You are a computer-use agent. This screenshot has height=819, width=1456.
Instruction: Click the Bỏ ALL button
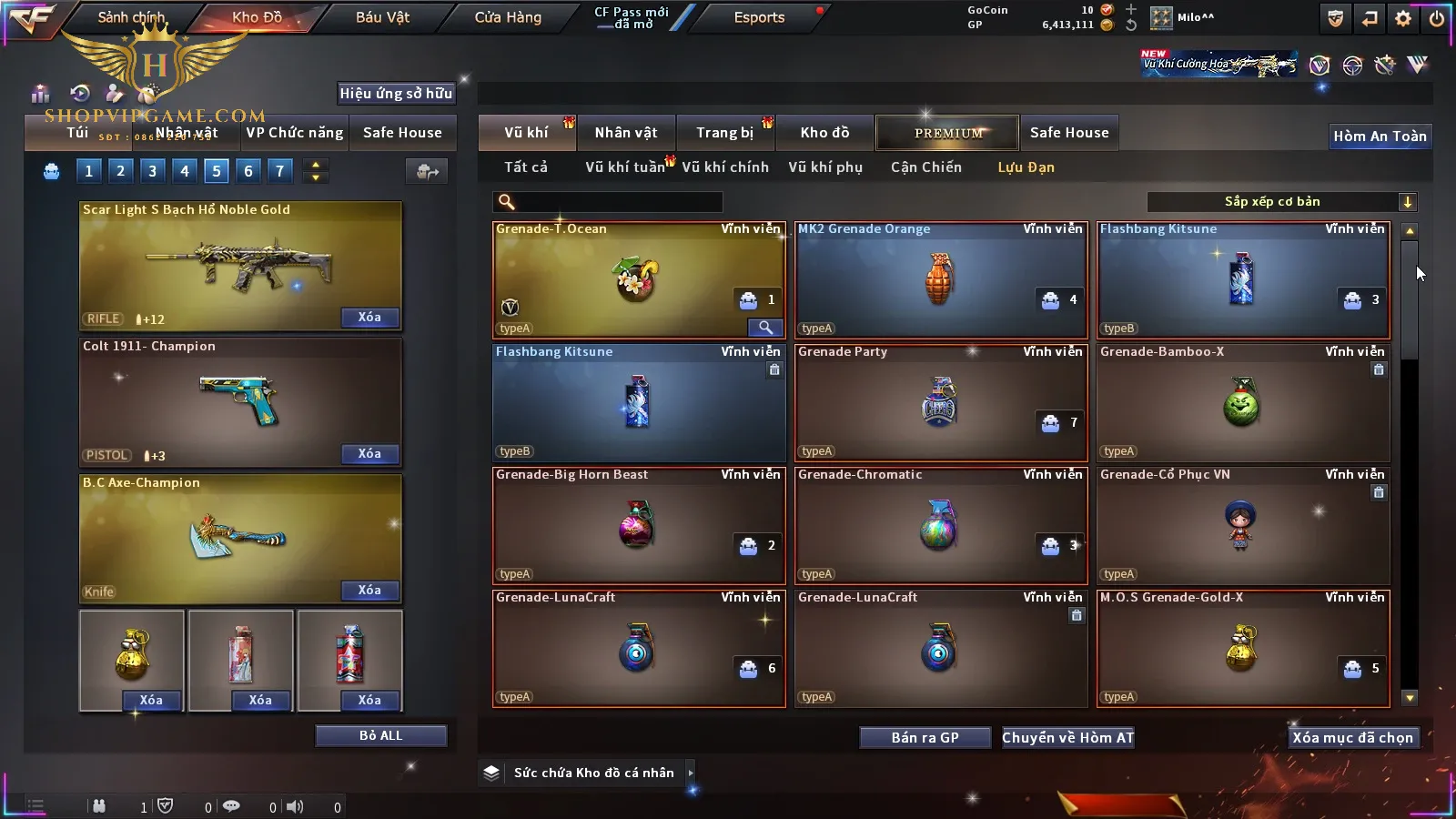tap(380, 736)
